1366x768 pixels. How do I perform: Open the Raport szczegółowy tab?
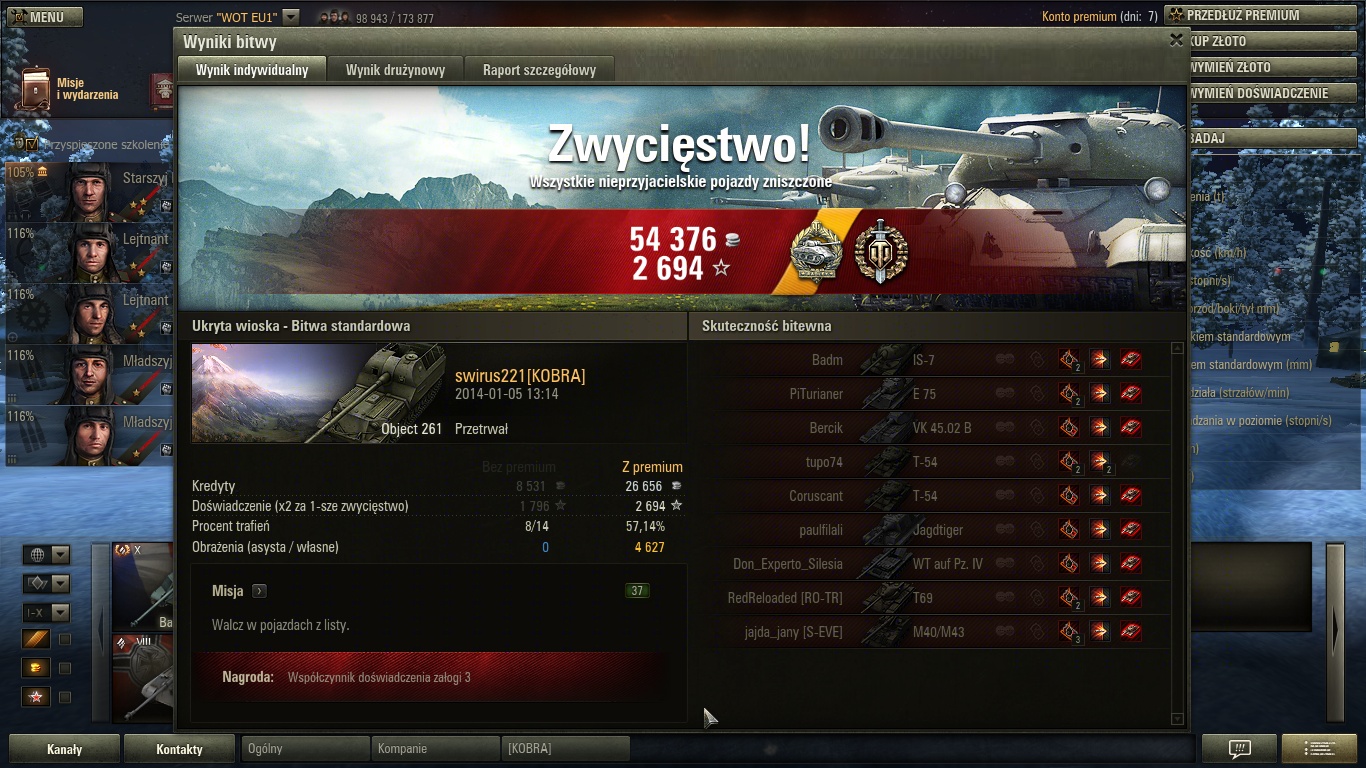(x=539, y=70)
